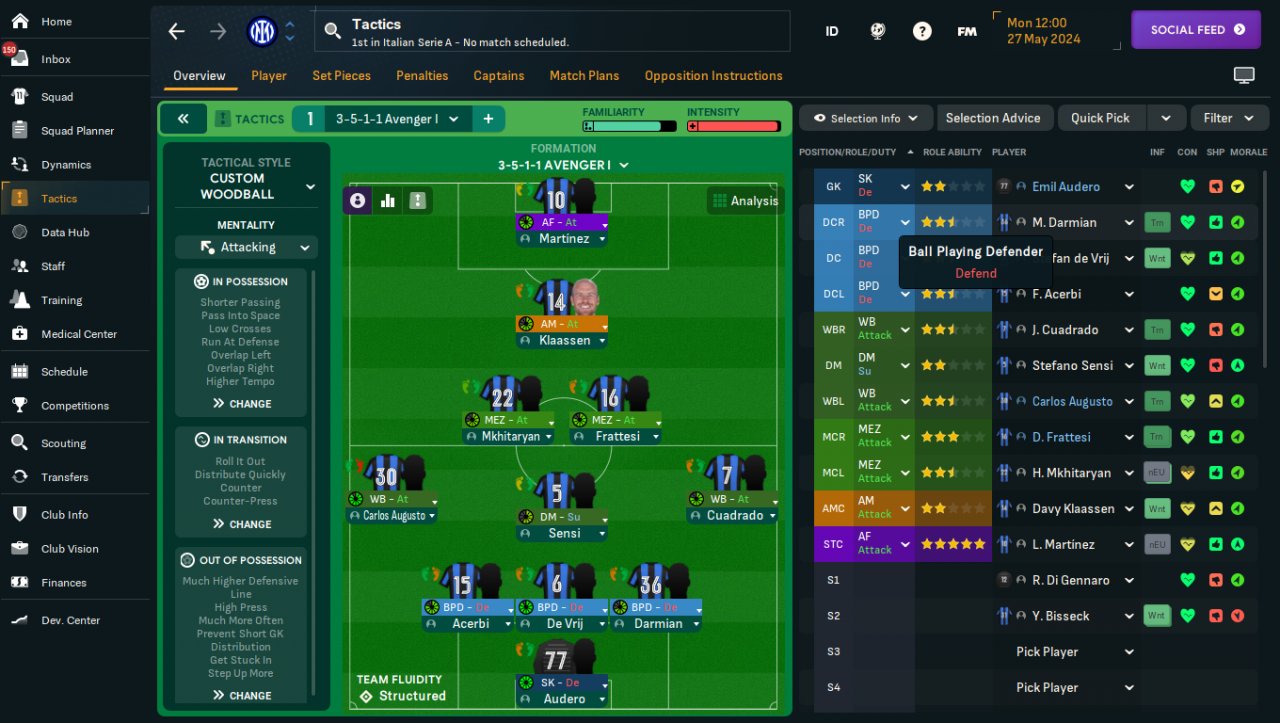Open the Training section
Screen dimensions: 1280x723
[61, 300]
